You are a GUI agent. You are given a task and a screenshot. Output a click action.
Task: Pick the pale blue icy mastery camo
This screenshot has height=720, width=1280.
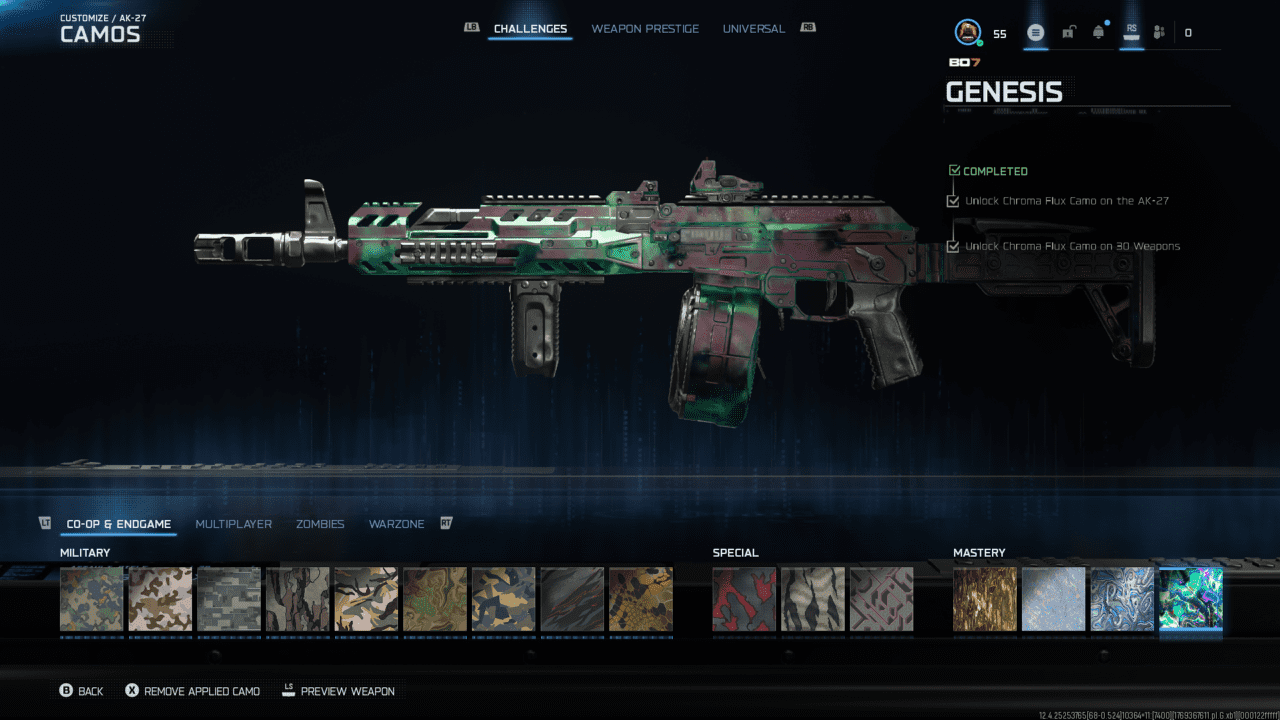[1053, 599]
